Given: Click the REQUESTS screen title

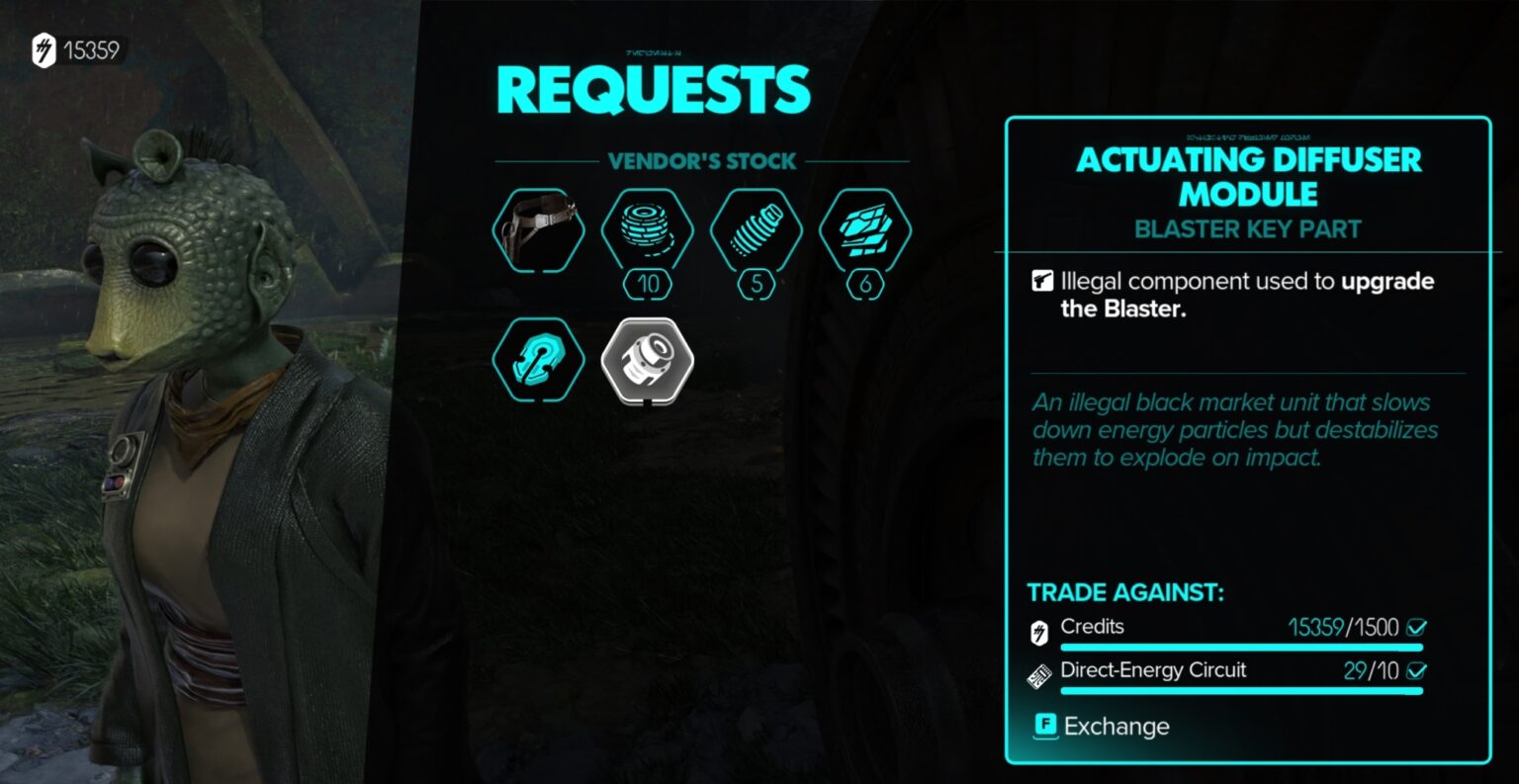Looking at the screenshot, I should pos(653,89).
